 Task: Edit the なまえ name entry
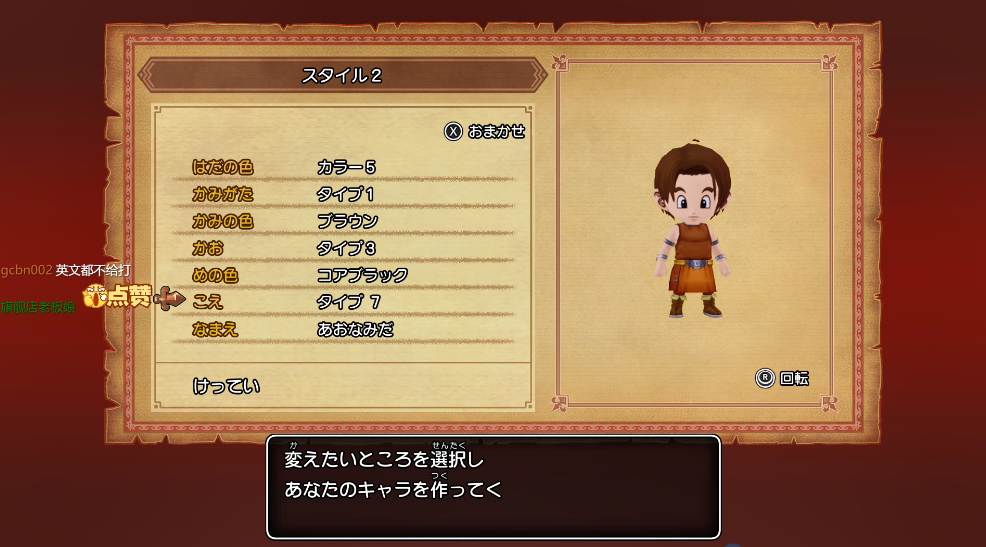click(215, 329)
